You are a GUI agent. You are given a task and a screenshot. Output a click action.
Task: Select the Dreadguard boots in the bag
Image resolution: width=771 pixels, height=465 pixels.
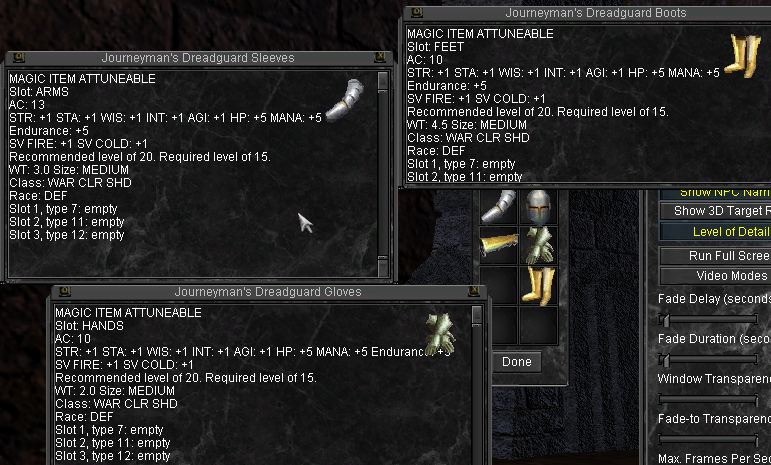[x=538, y=284]
